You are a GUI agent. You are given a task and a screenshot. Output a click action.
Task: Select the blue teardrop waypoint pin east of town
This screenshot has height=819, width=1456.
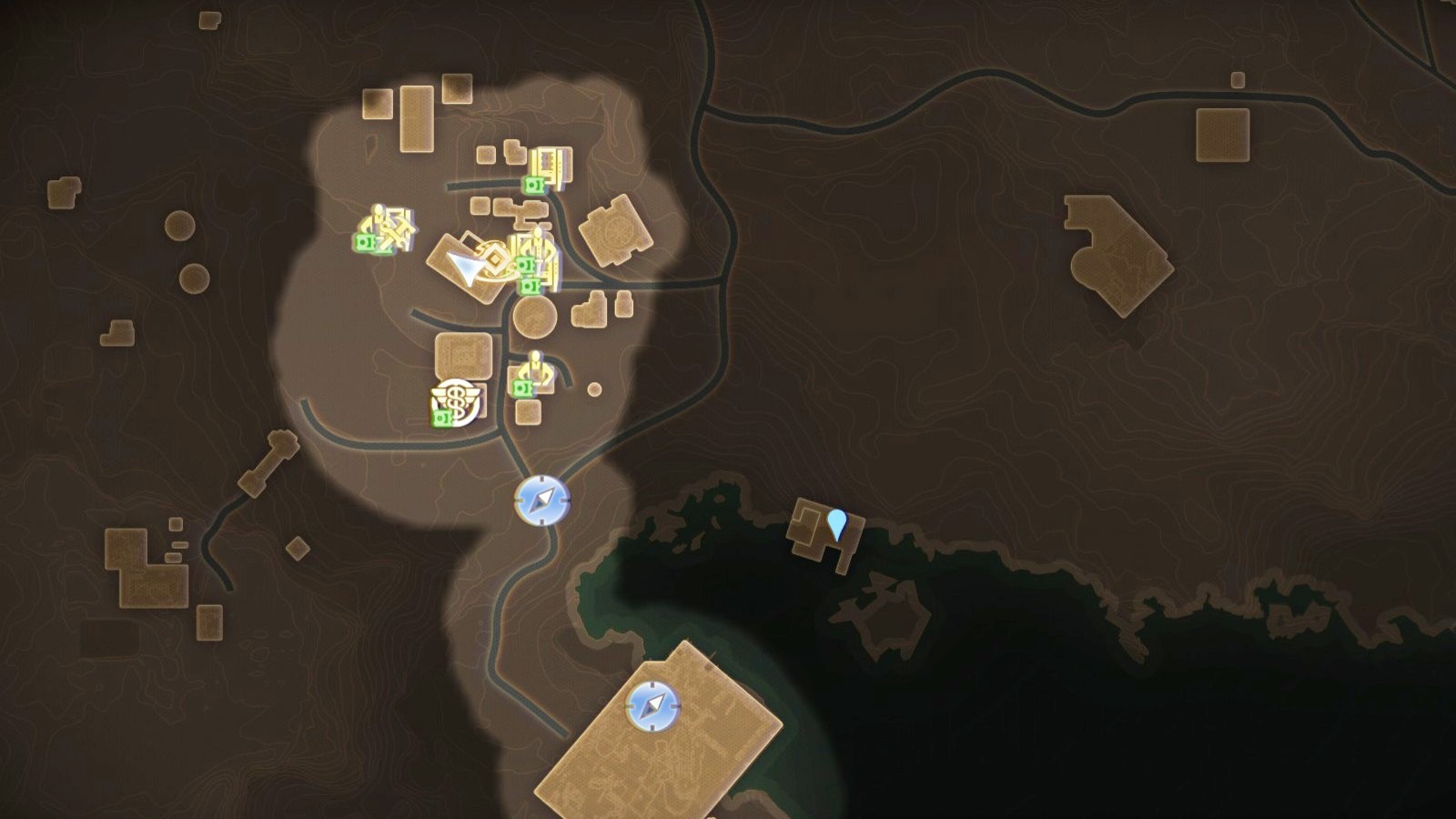pos(837,523)
